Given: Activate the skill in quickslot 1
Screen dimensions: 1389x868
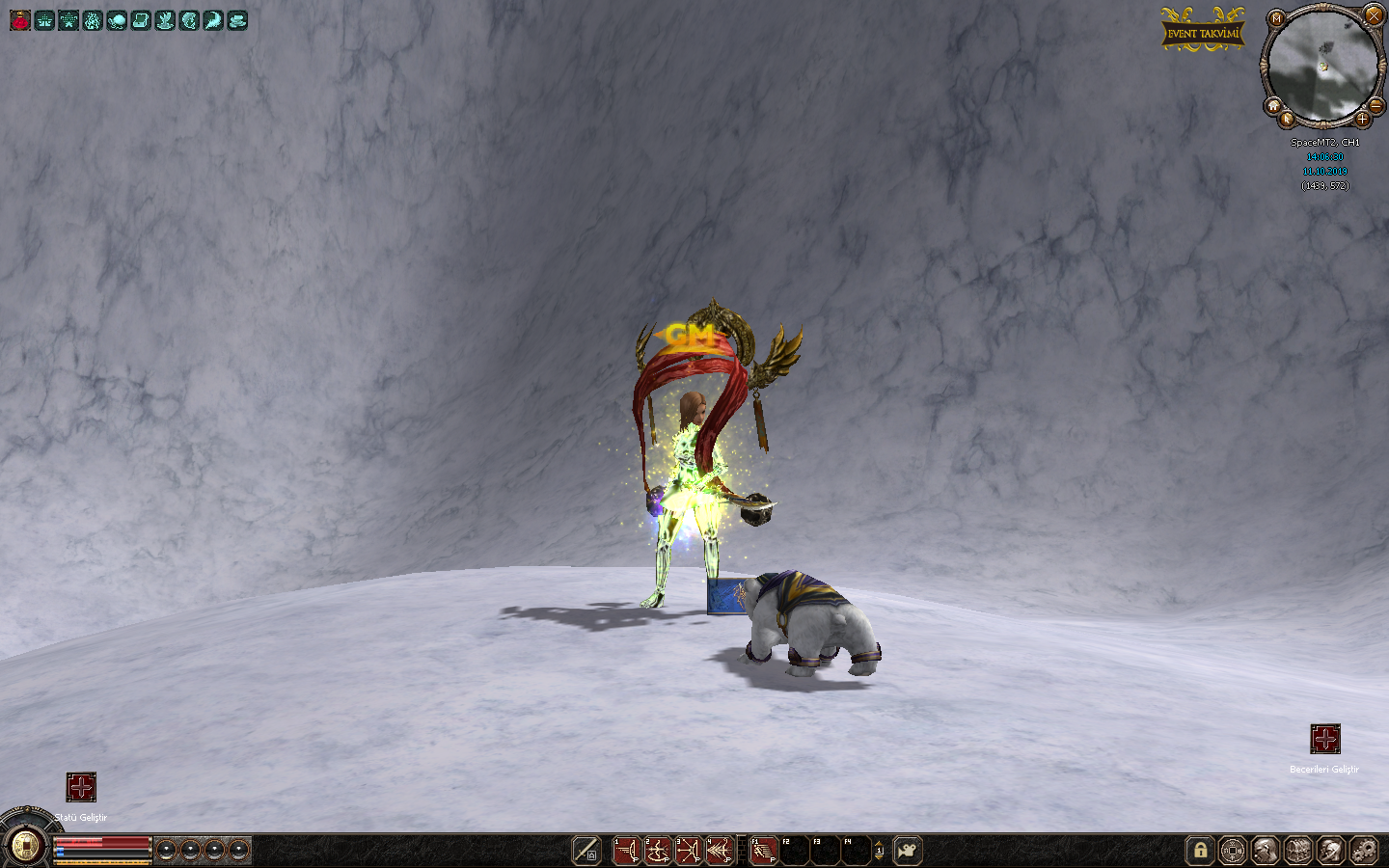Looking at the screenshot, I should [x=626, y=851].
